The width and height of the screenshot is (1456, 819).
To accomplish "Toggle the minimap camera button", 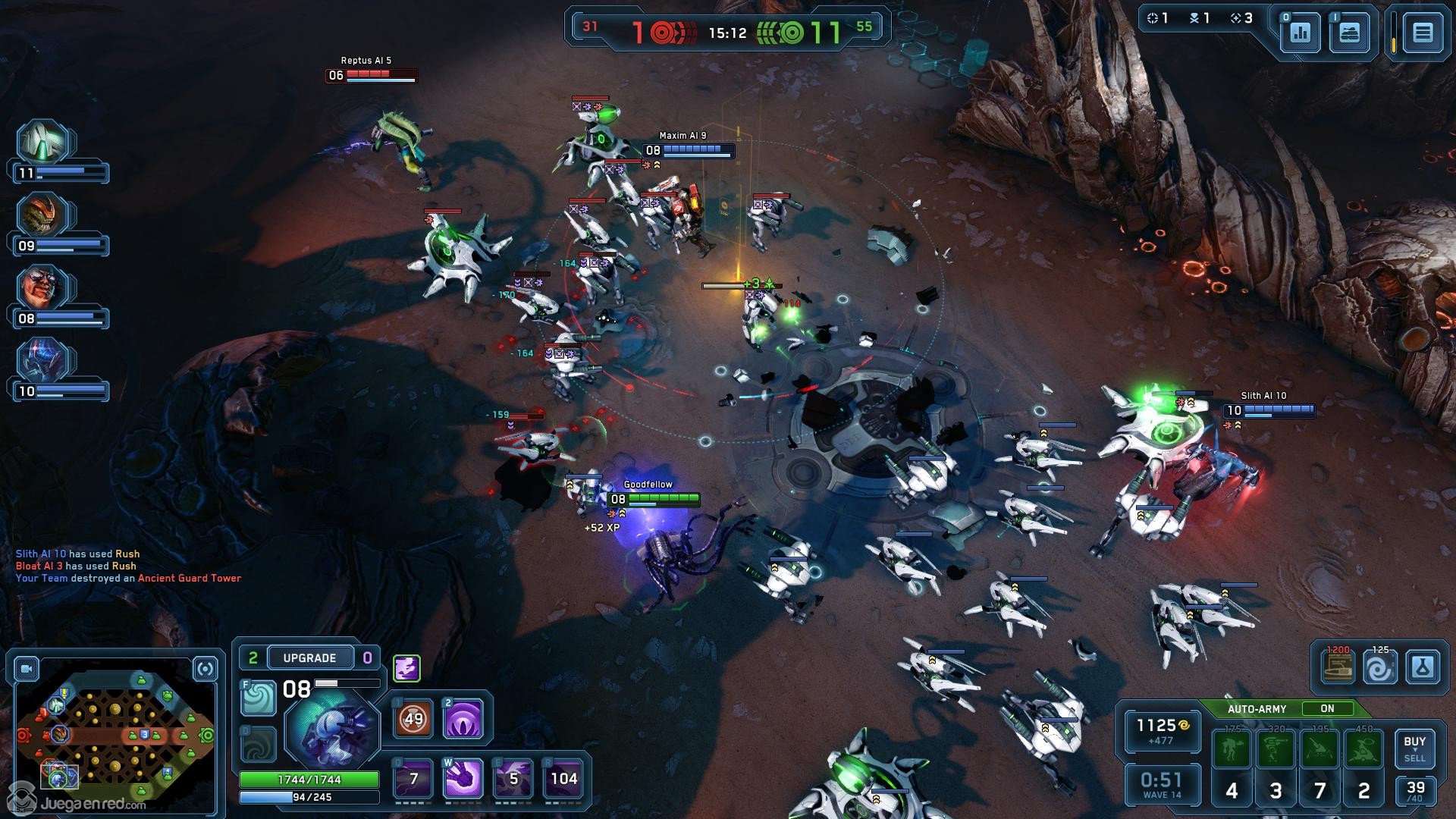I will click(x=27, y=669).
